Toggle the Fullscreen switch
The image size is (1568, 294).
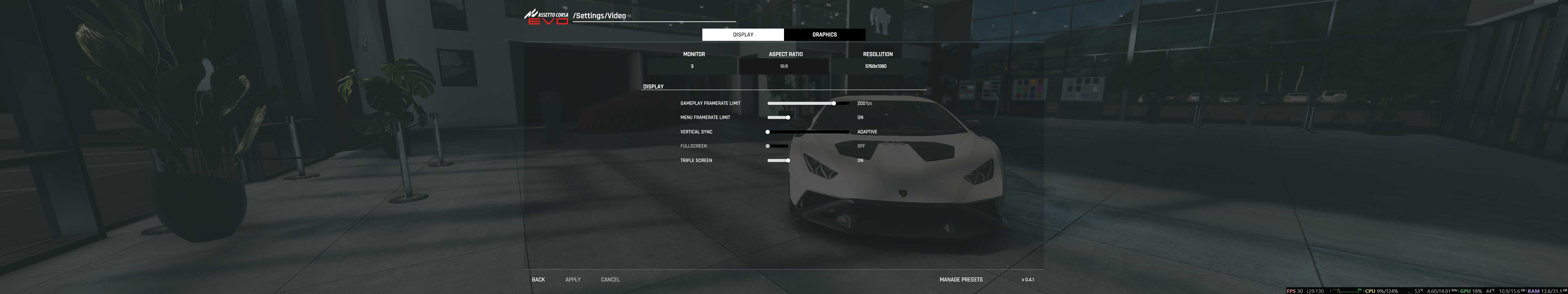[x=777, y=146]
